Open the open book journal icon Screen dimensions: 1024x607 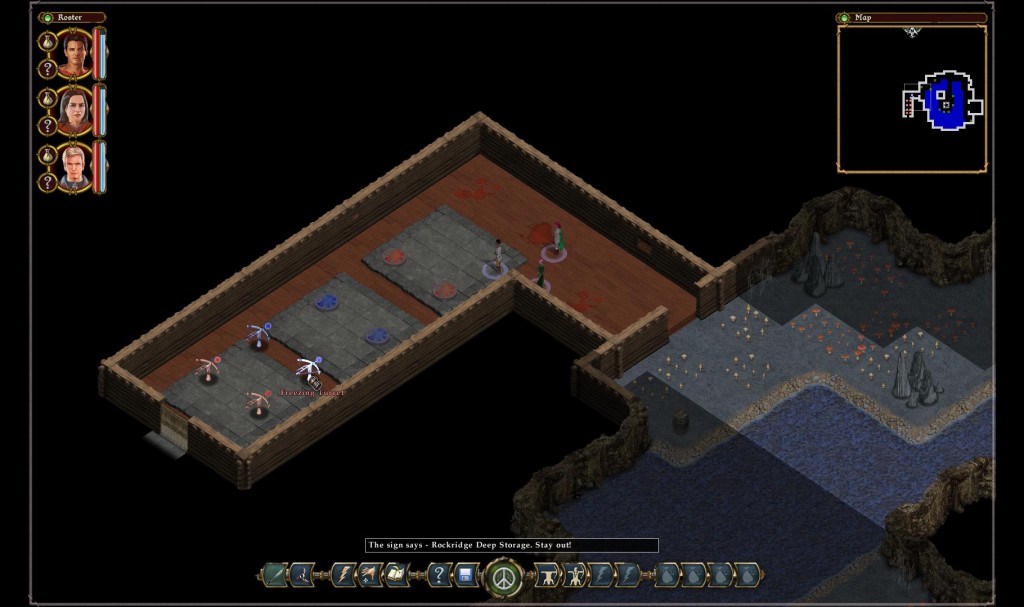click(396, 575)
